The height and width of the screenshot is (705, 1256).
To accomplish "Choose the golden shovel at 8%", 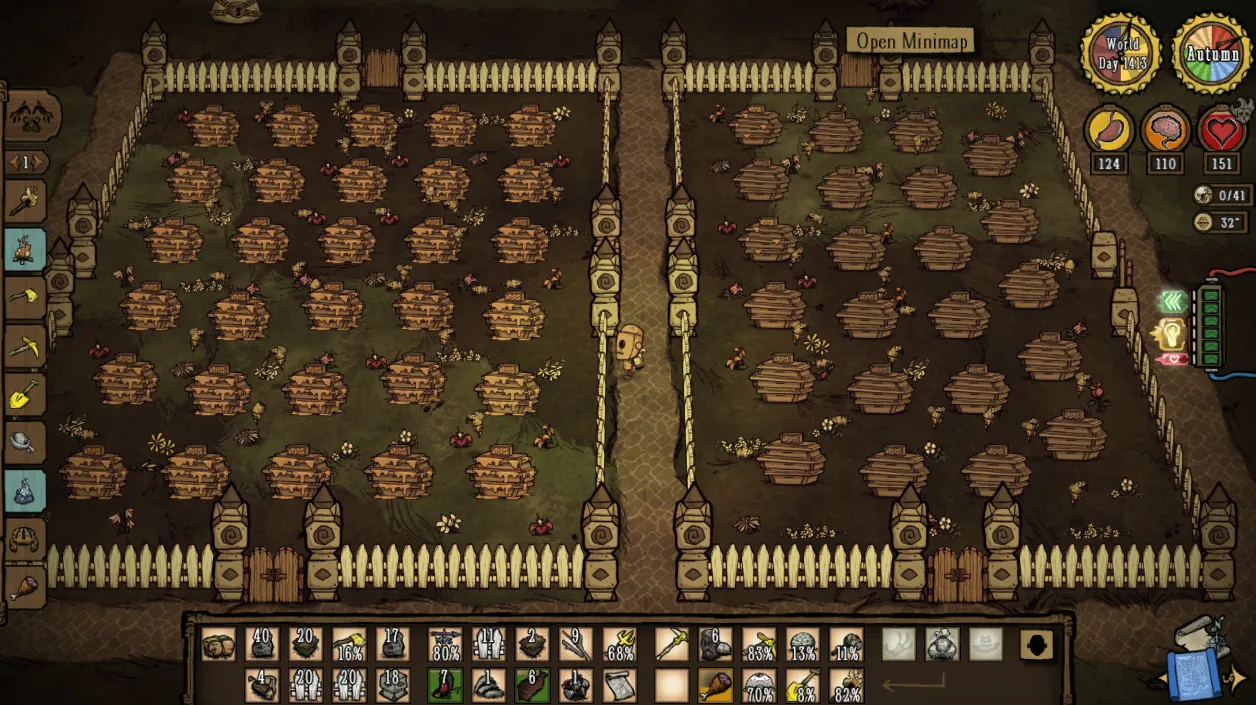I will pyautogui.click(x=803, y=685).
